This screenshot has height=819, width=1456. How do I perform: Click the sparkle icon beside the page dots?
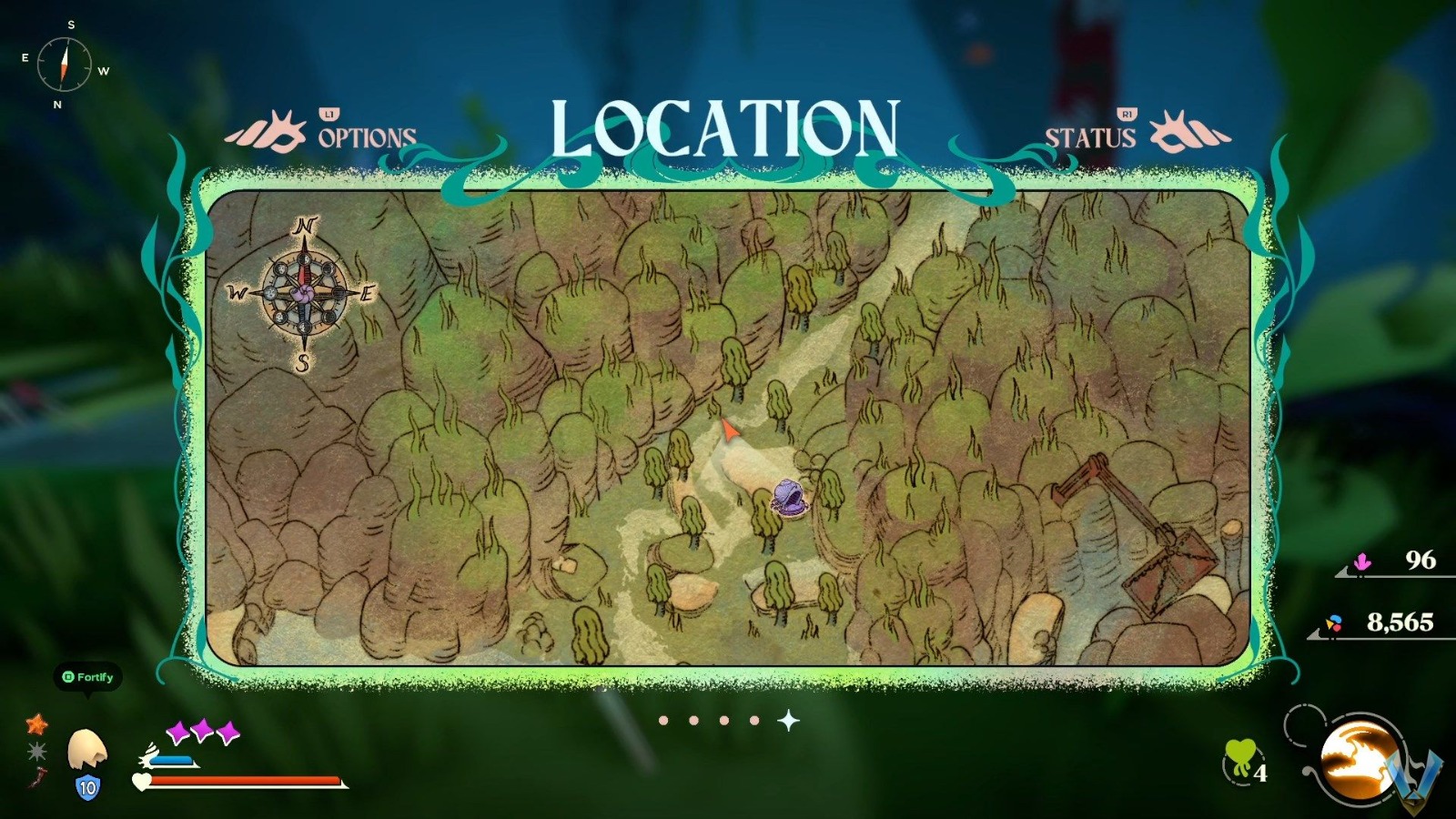click(x=788, y=720)
